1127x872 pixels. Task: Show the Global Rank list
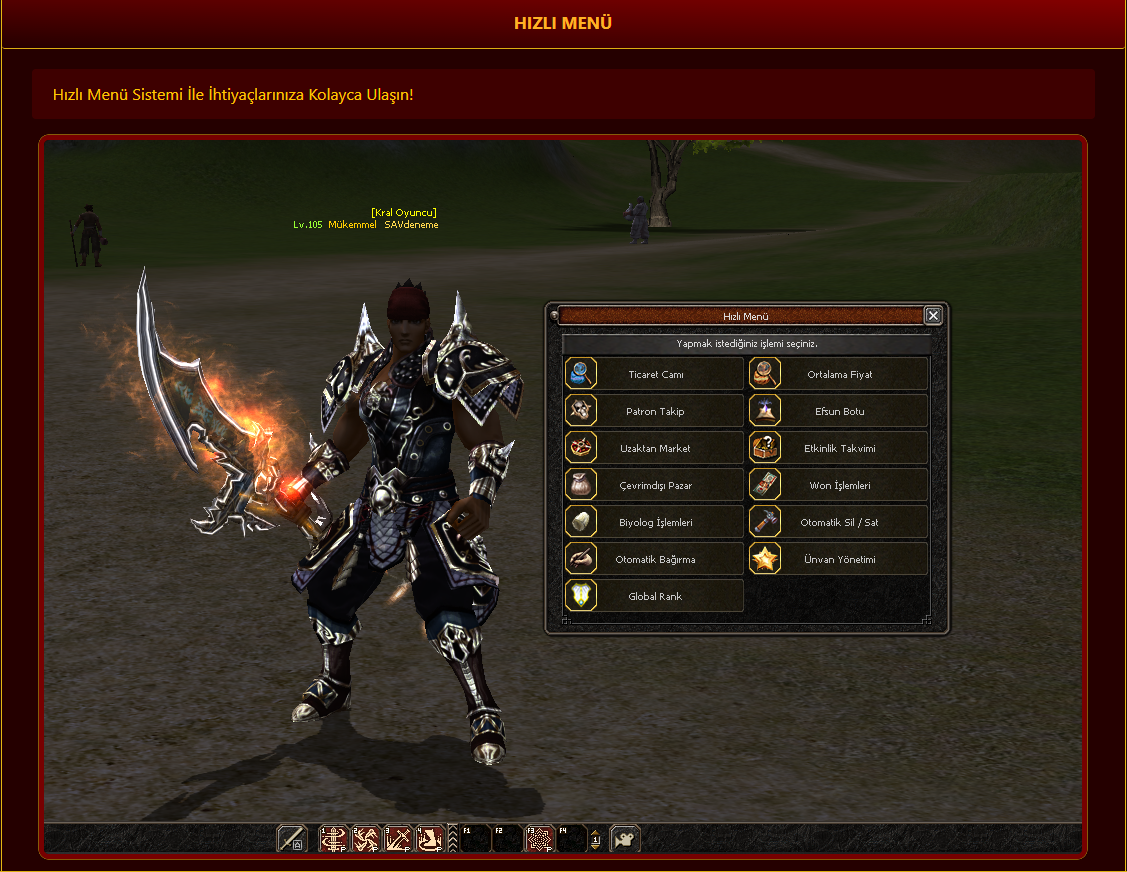pos(655,596)
